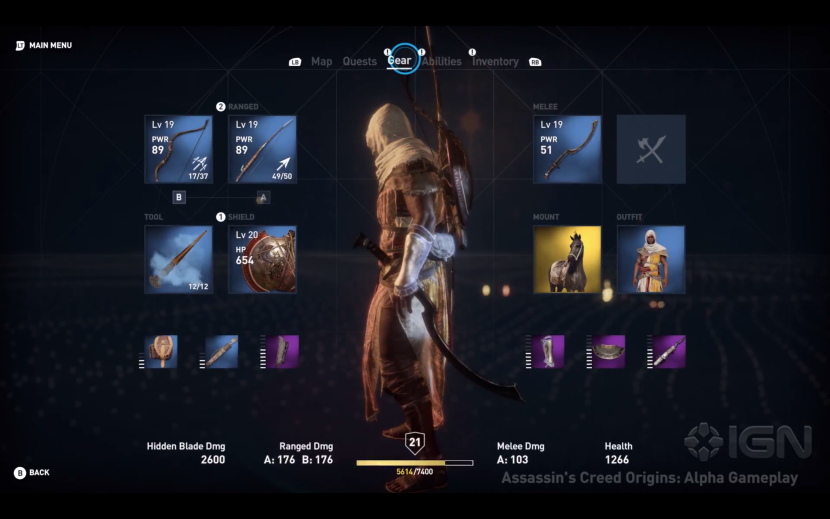Viewport: 830px width, 519px height.
Task: Open the Quests tab
Action: (359, 62)
